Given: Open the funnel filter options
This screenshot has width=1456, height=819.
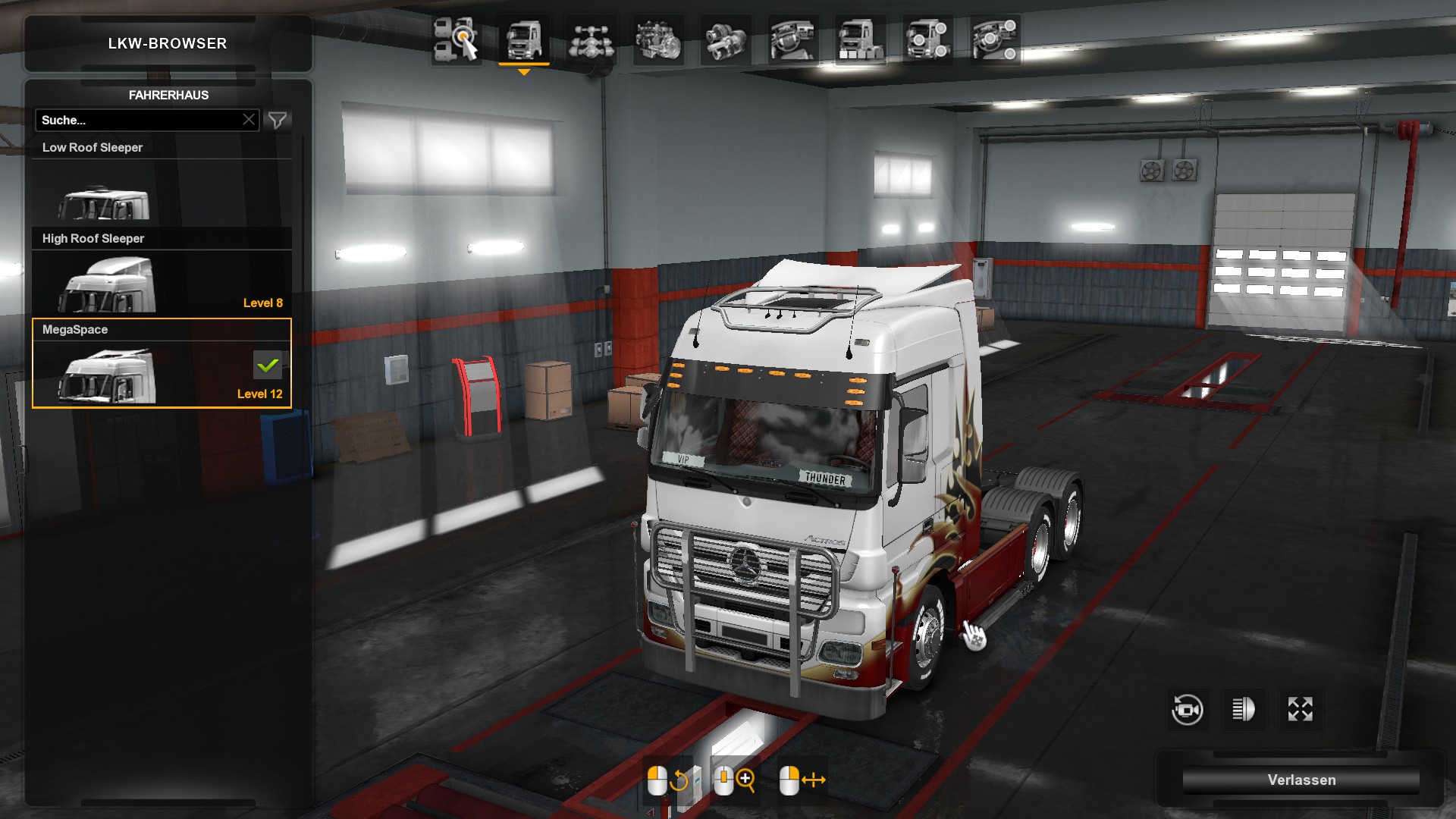Looking at the screenshot, I should tap(278, 120).
